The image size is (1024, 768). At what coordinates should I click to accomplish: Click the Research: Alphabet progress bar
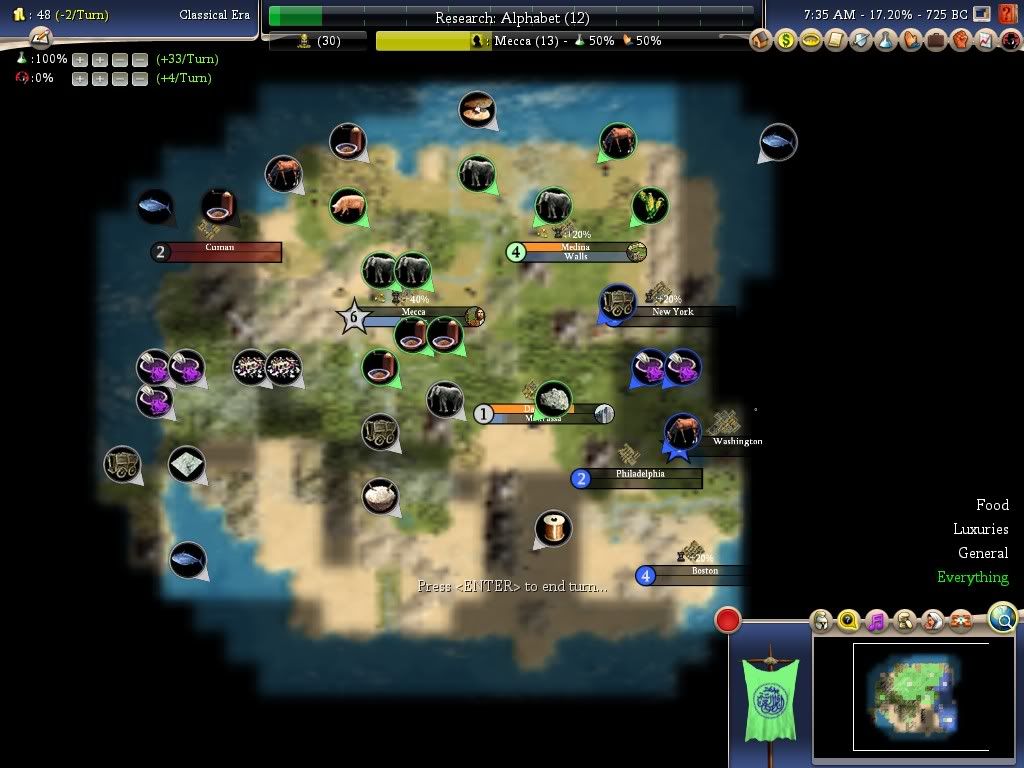pos(511,17)
